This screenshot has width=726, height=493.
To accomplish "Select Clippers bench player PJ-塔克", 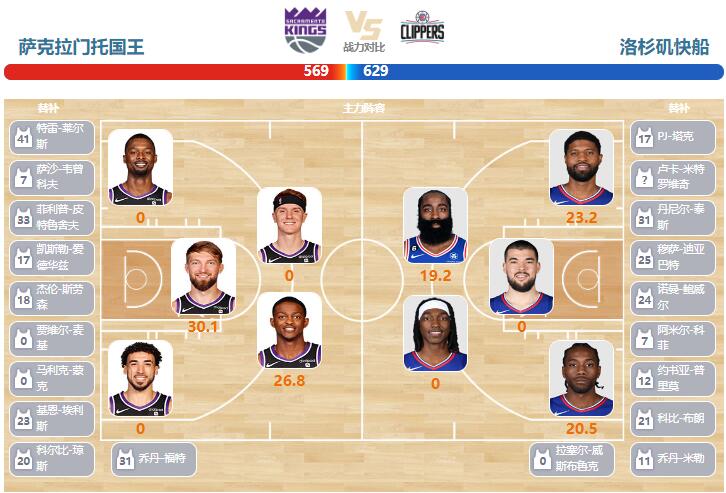I will click(x=672, y=136).
